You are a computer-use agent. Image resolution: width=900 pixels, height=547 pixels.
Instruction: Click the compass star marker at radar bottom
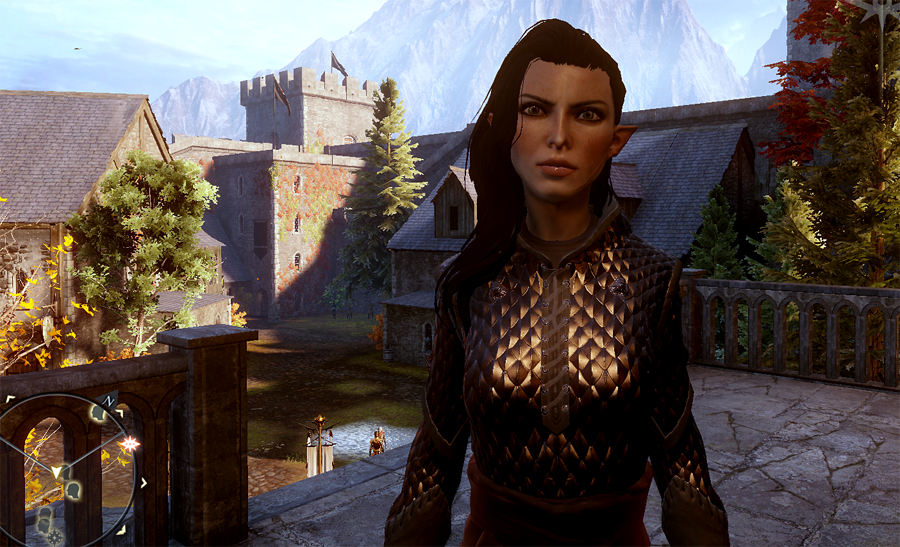pos(54,538)
